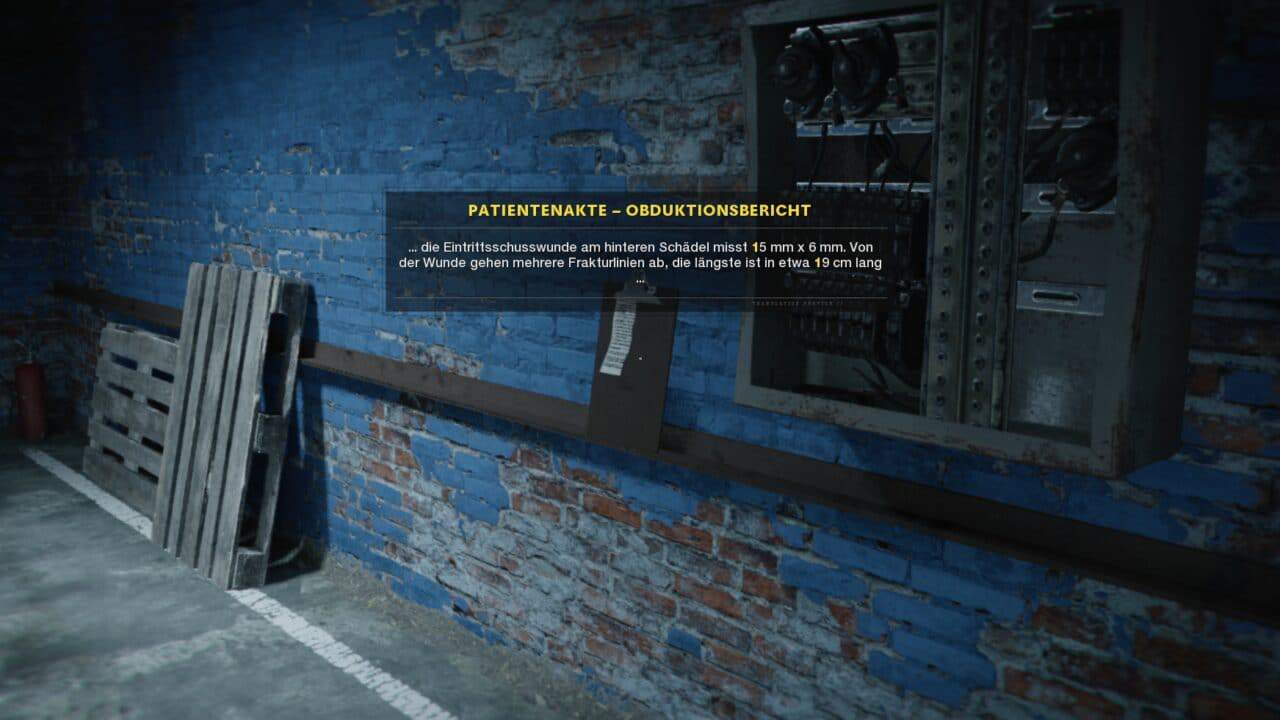Expand the truncated text via the ellipsis
1280x720 pixels.
click(639, 279)
